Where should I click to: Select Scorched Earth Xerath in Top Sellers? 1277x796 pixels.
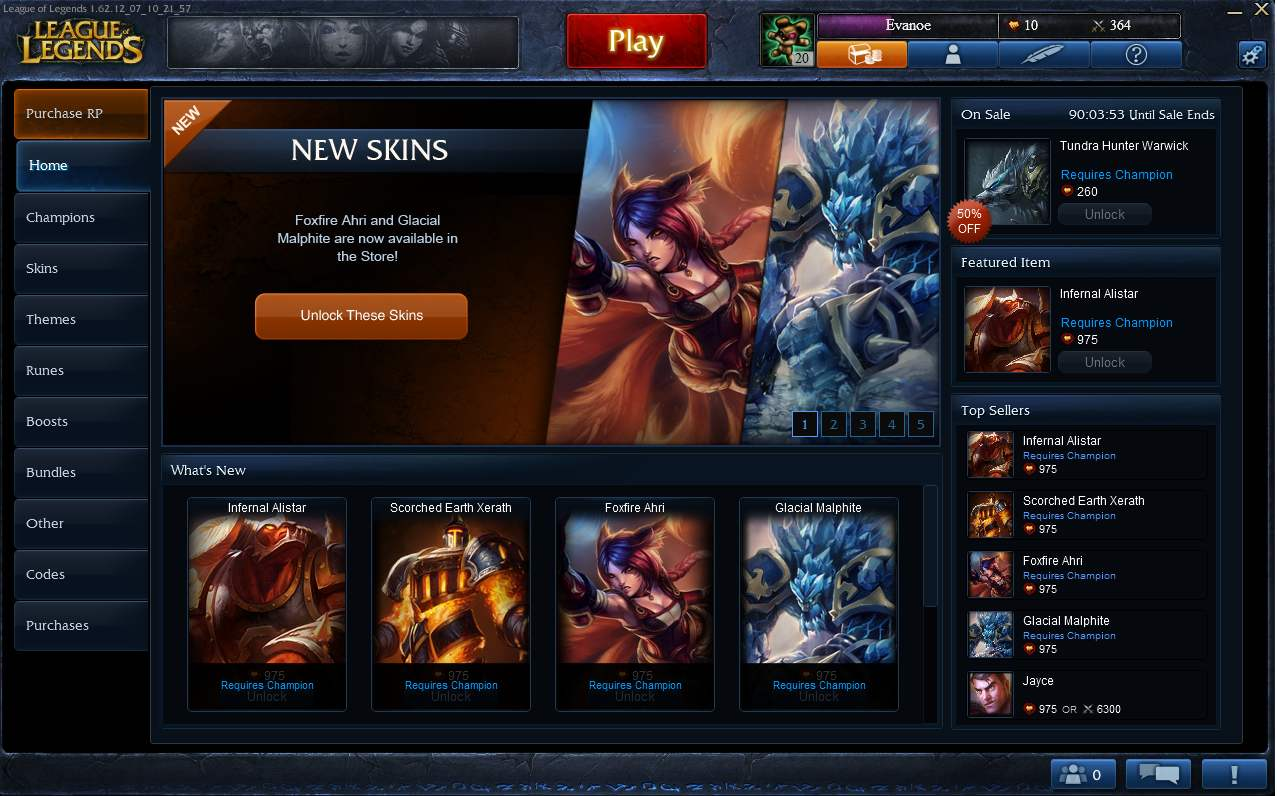tap(1085, 514)
